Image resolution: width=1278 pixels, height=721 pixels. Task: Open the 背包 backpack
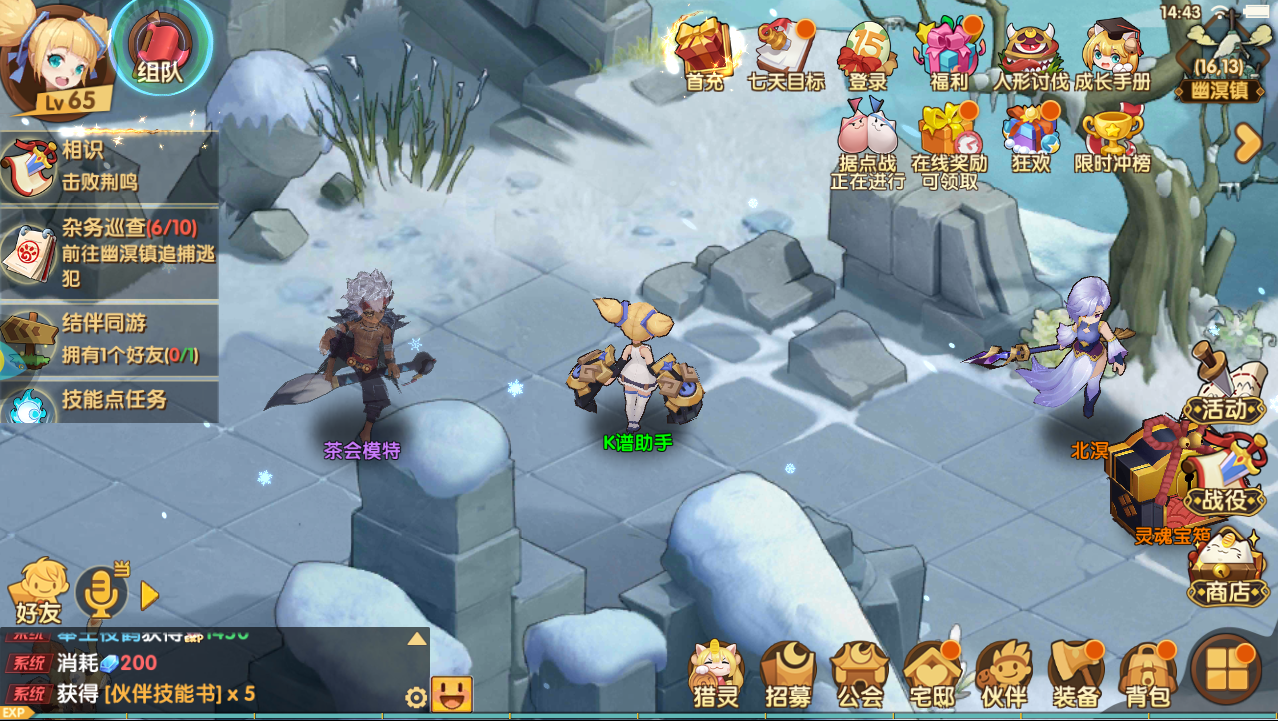coord(1146,675)
